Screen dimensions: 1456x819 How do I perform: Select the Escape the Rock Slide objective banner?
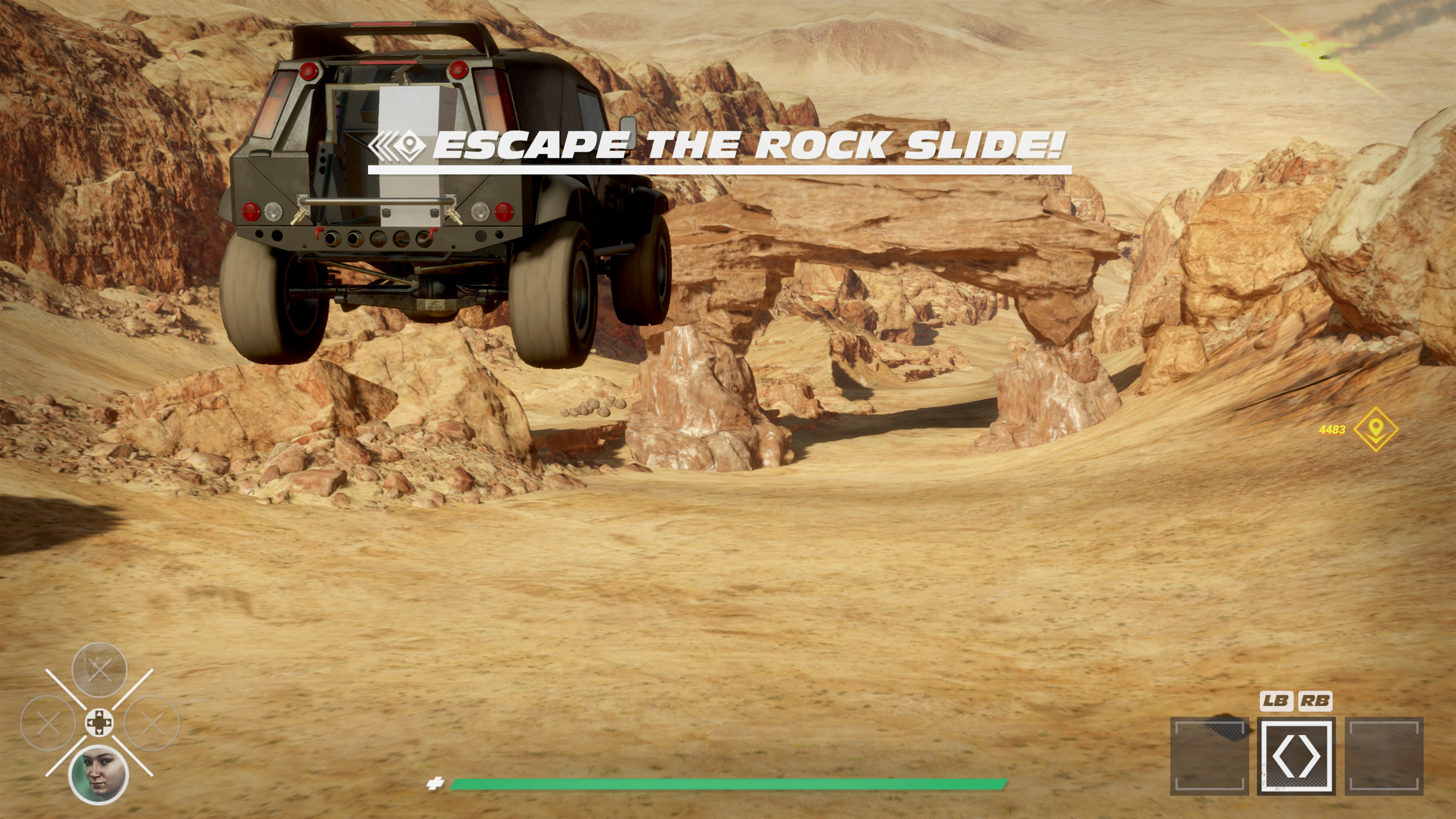click(719, 146)
